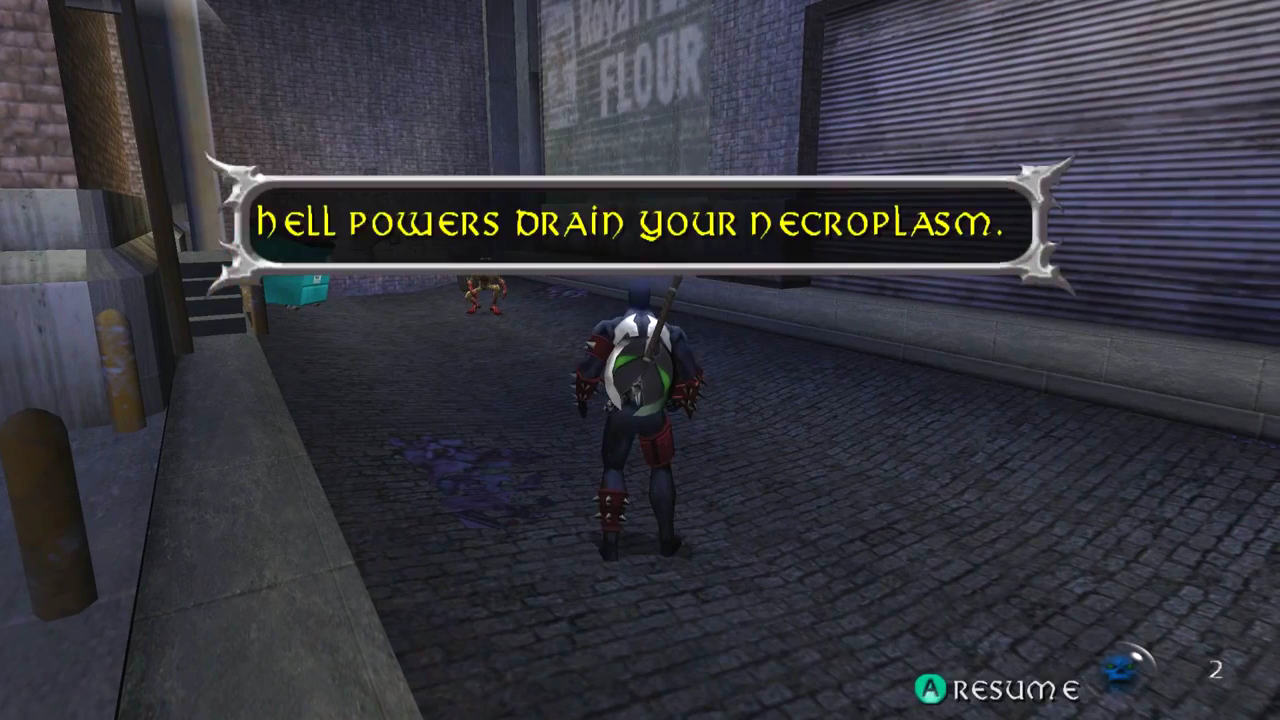1280x720 pixels.
Task: Click the green A button prompt icon
Action: [x=929, y=688]
